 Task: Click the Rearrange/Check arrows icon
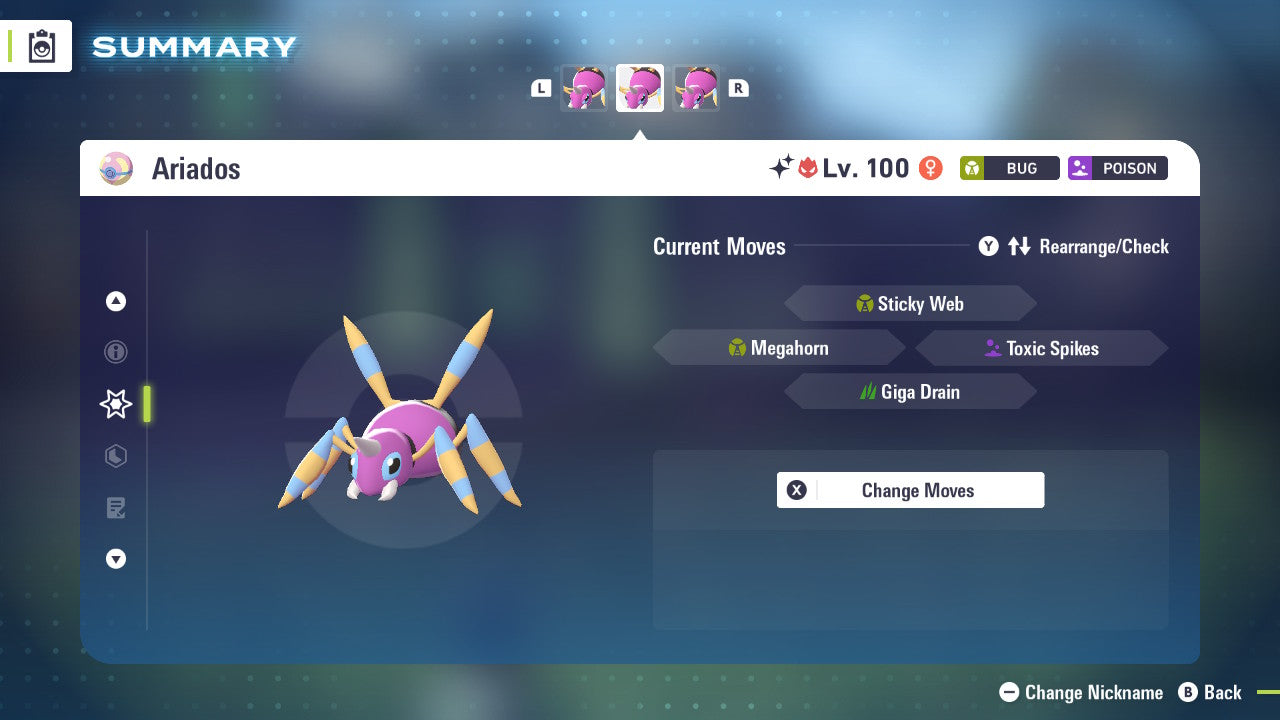coord(1021,246)
